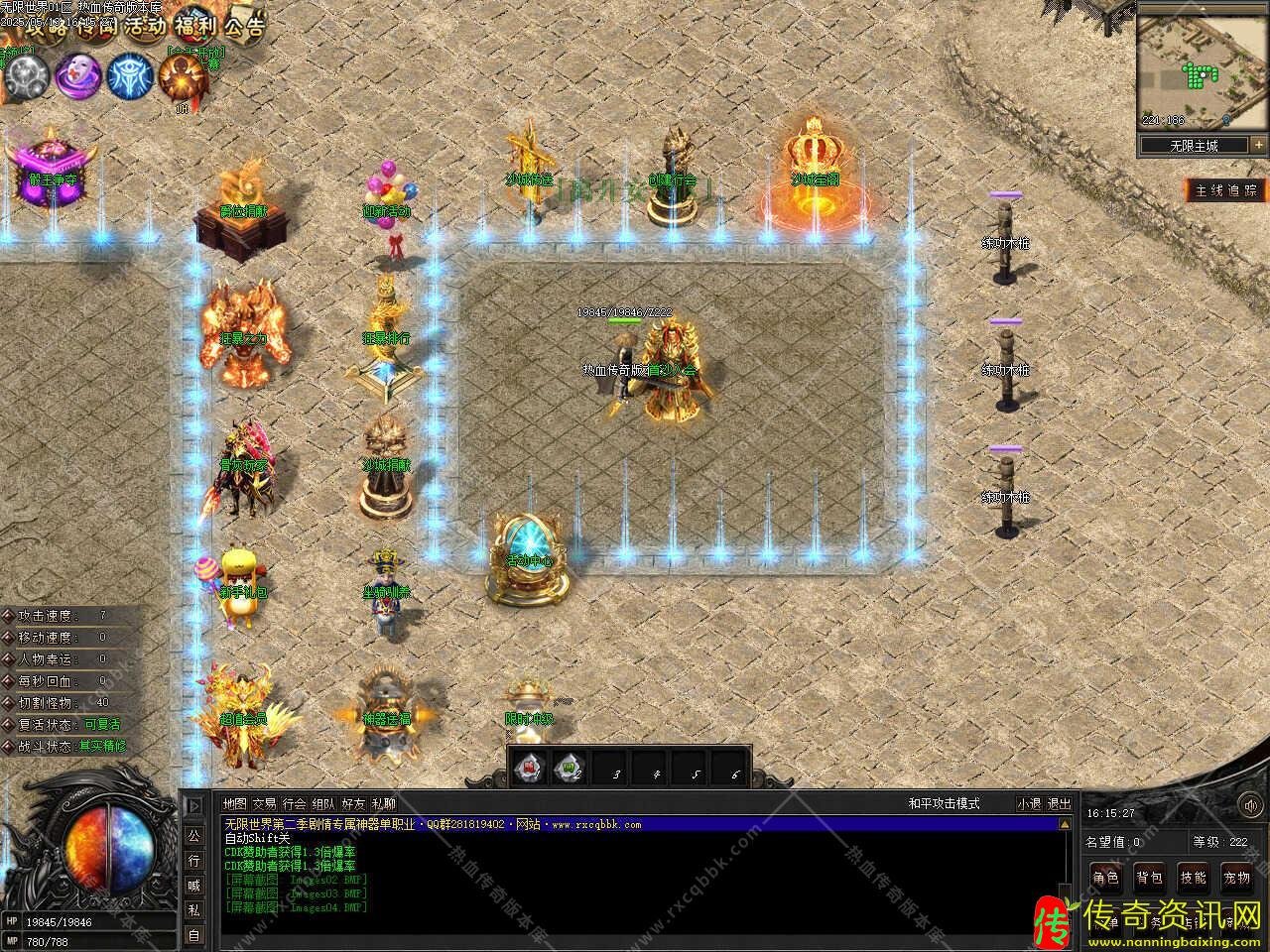Activate the blue eye emblem icon
Image resolution: width=1270 pixels, height=952 pixels.
(130, 75)
